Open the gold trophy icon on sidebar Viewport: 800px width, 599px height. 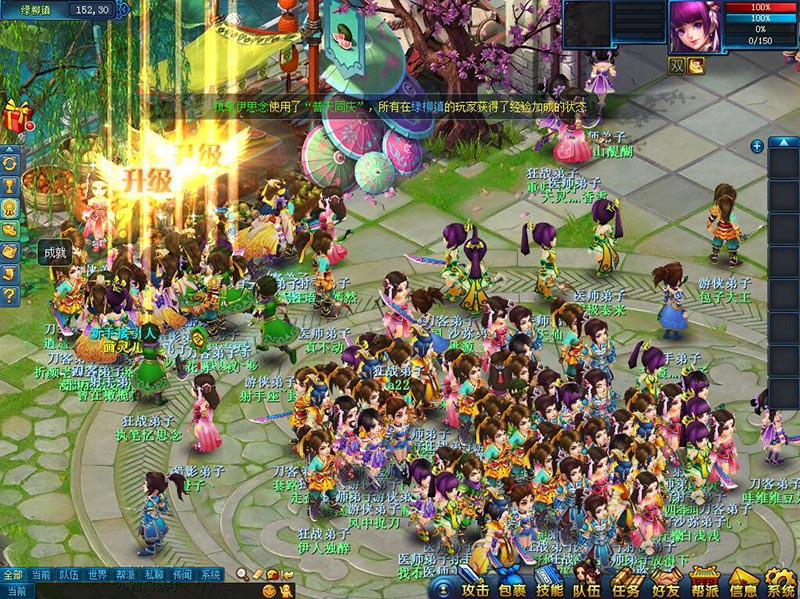(11, 185)
